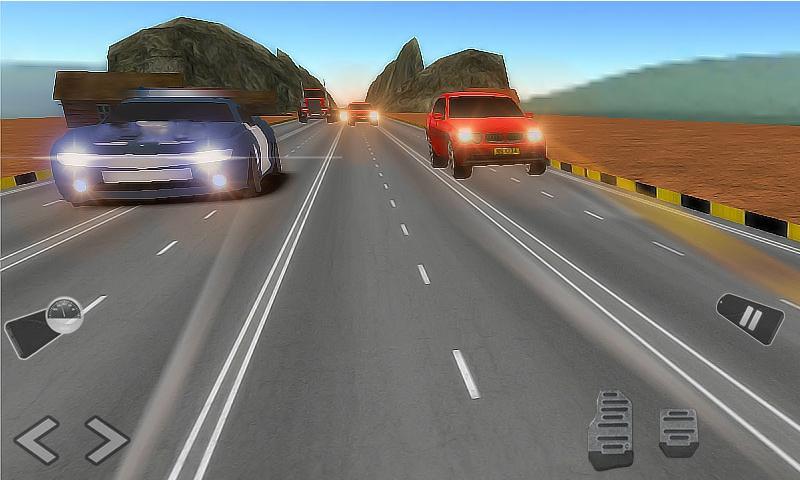Tap the shorter, smaller metal pedal
This screenshot has width=800, height=480.
(x=678, y=432)
